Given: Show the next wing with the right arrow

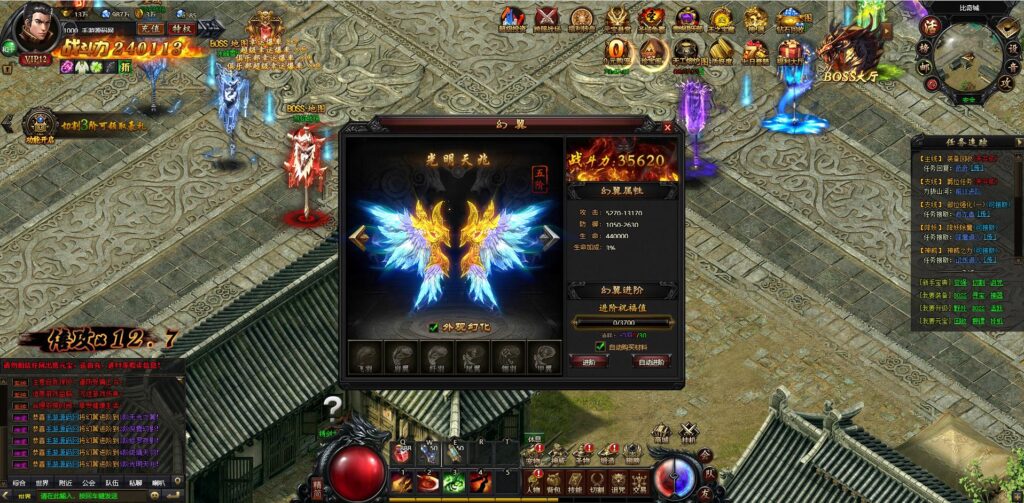Looking at the screenshot, I should (x=550, y=236).
